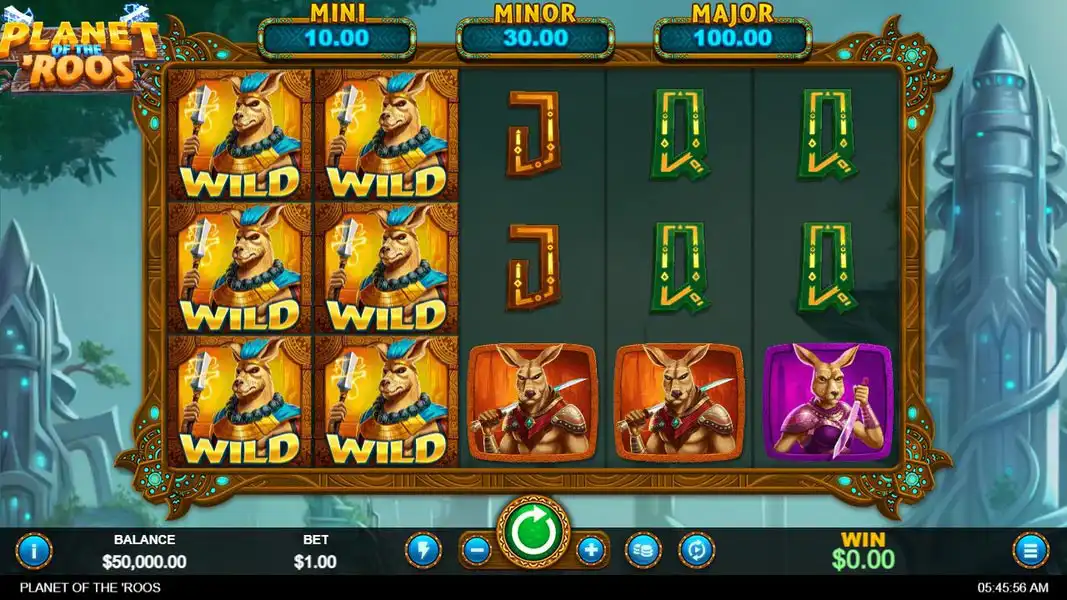Screen dimensions: 1067x600
Task: Open the hamburger menu
Action: (1030, 549)
